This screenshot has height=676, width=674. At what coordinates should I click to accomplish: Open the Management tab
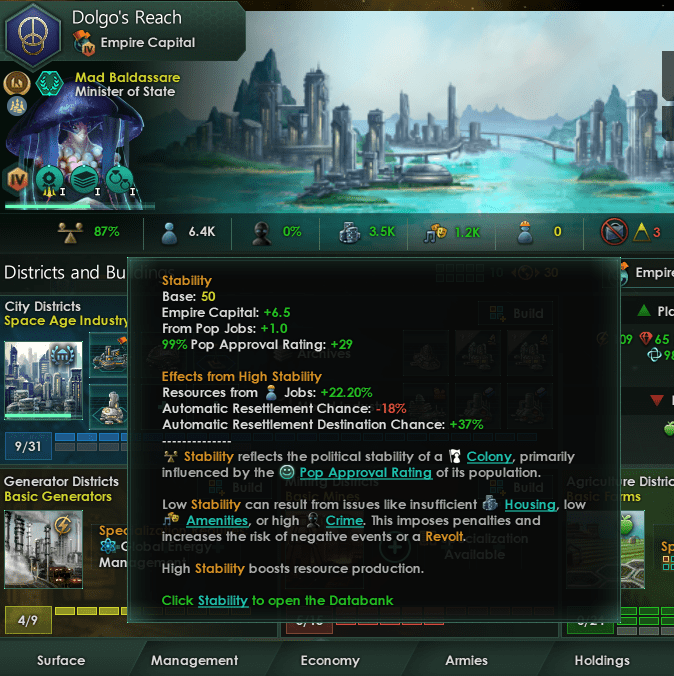tap(195, 660)
